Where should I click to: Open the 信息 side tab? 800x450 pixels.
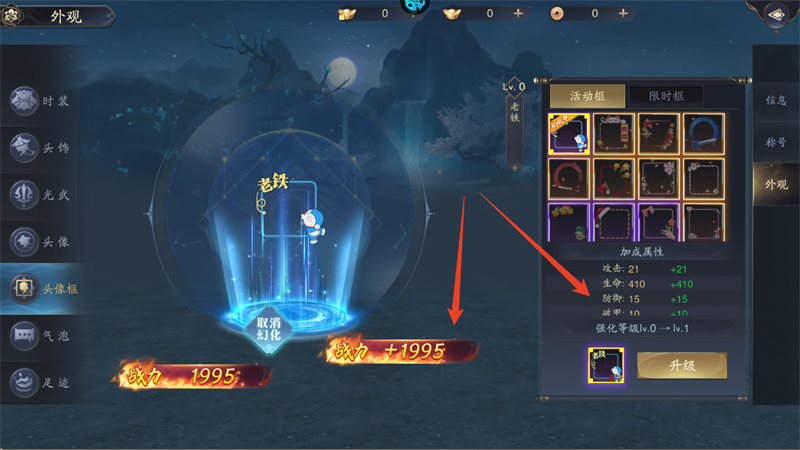775,100
